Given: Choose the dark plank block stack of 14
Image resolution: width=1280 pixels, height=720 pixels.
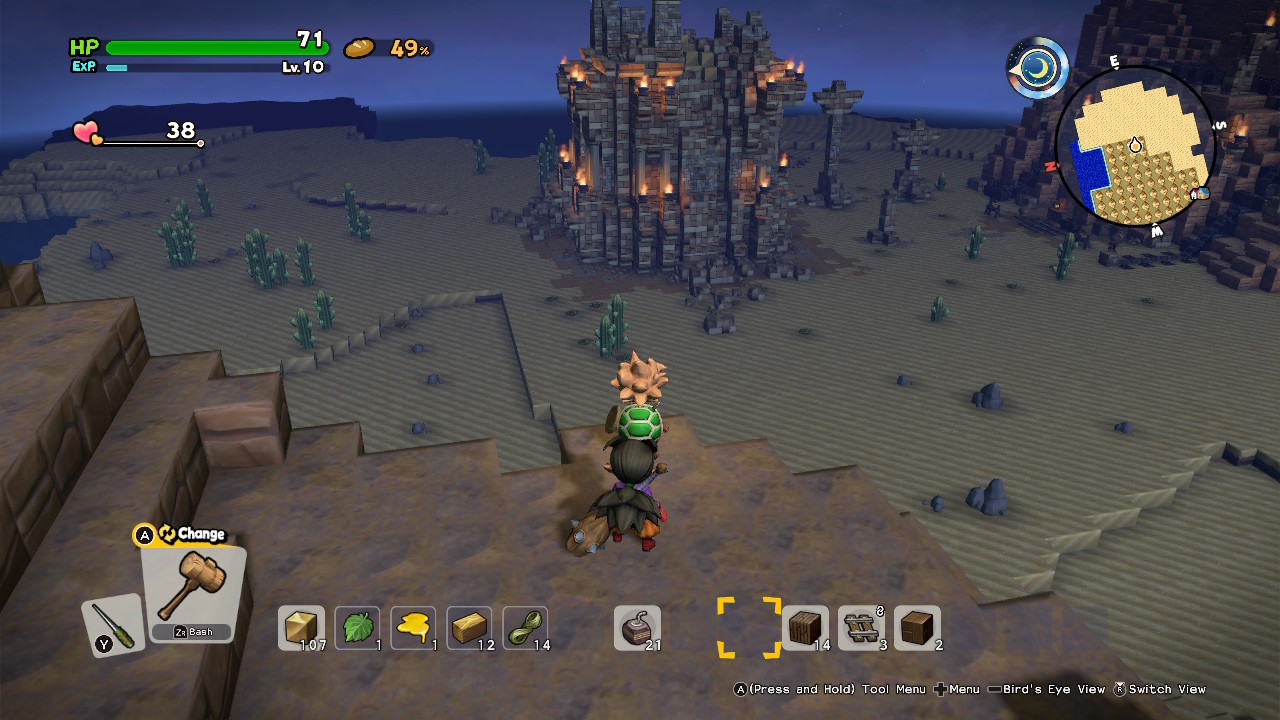Looking at the screenshot, I should (805, 628).
